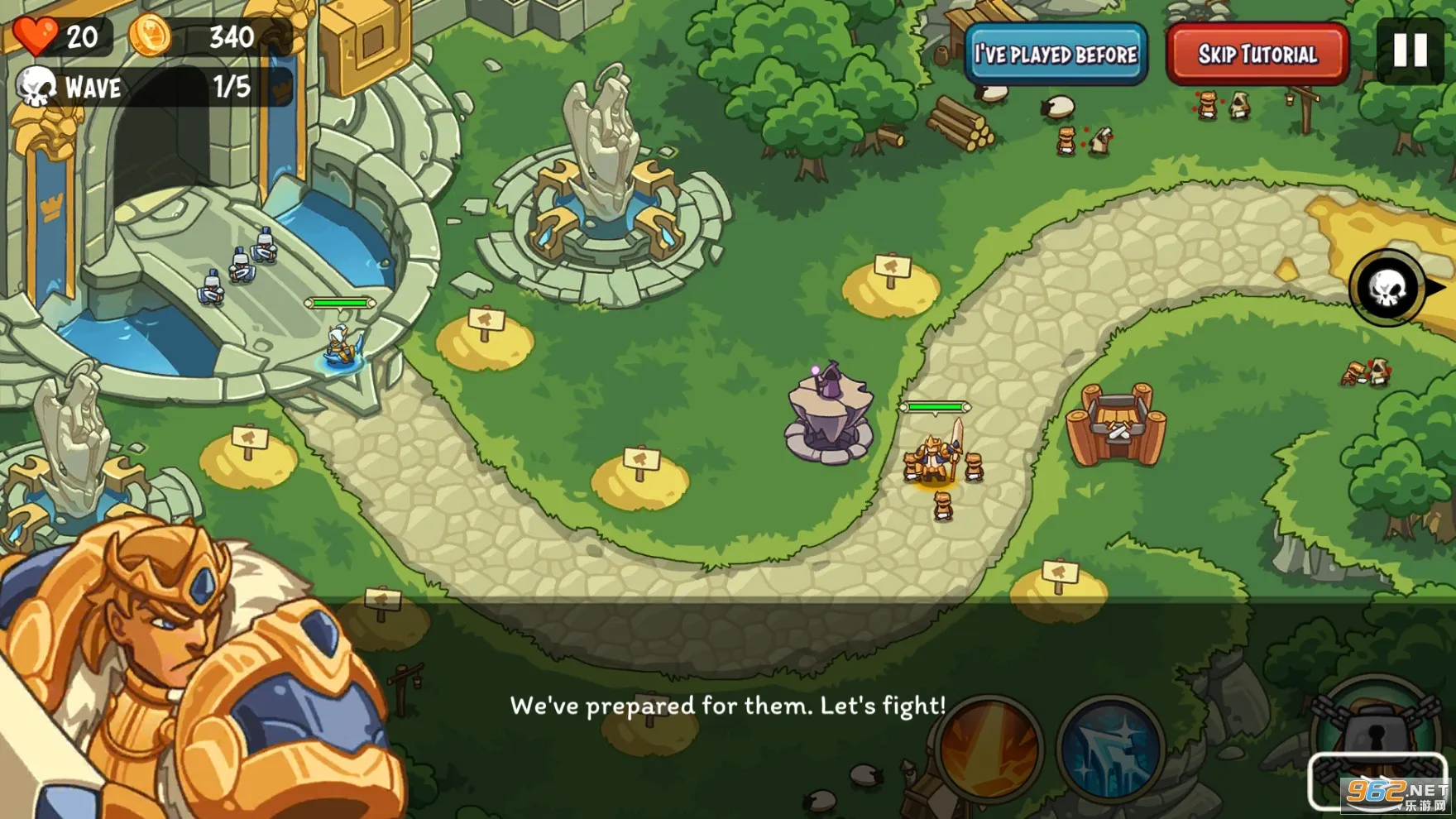The height and width of the screenshot is (819, 1456).
Task: Click the skull icon beside the Wave counter
Action: coord(35,86)
